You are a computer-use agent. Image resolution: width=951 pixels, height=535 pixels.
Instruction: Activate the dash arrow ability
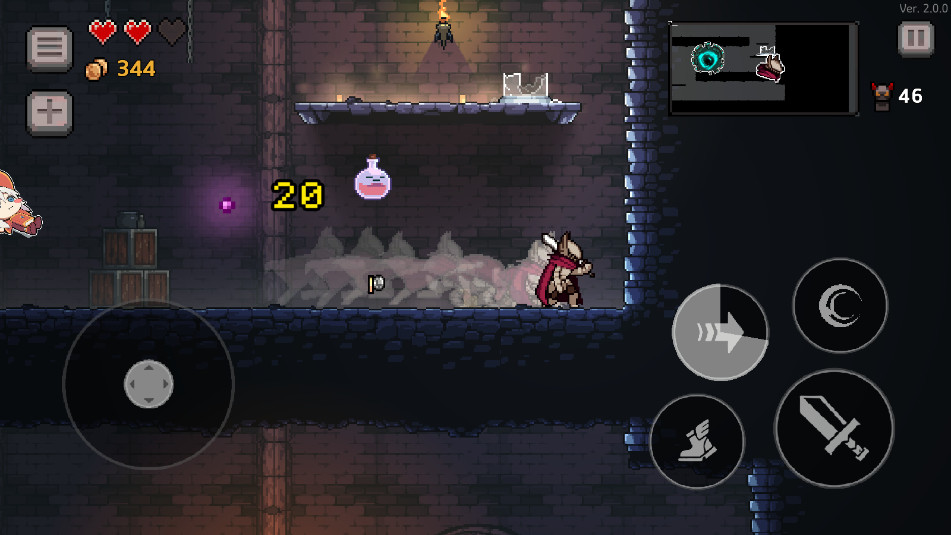(x=720, y=333)
